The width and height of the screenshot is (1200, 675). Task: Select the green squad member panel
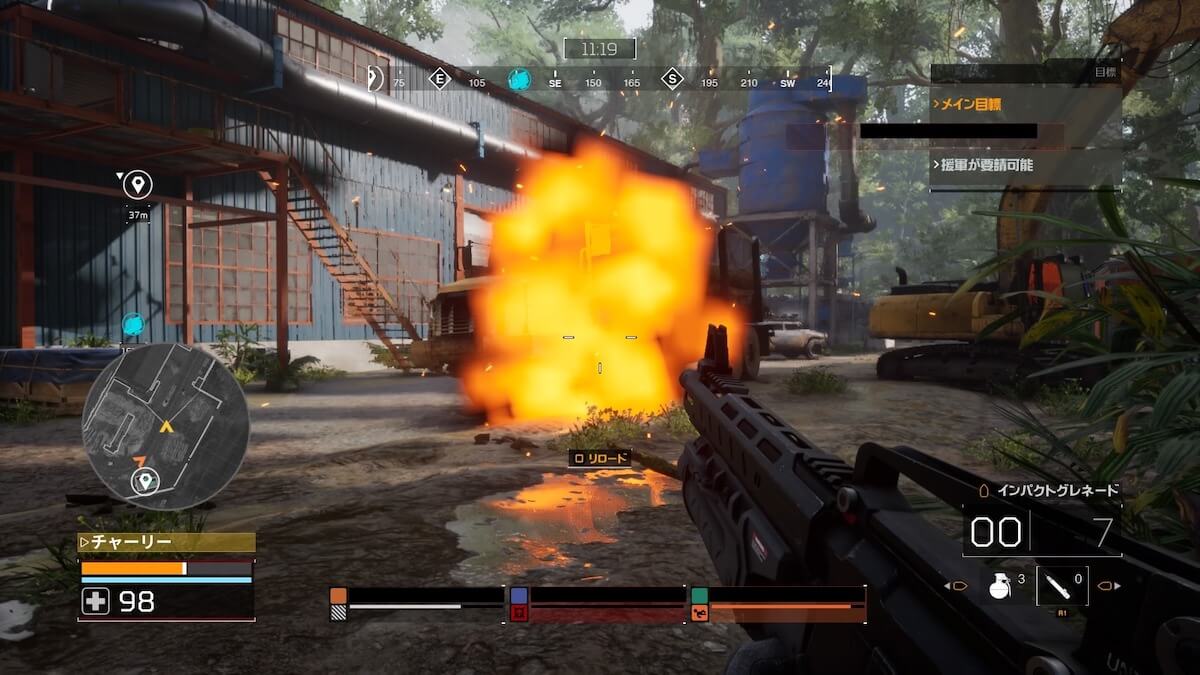778,604
